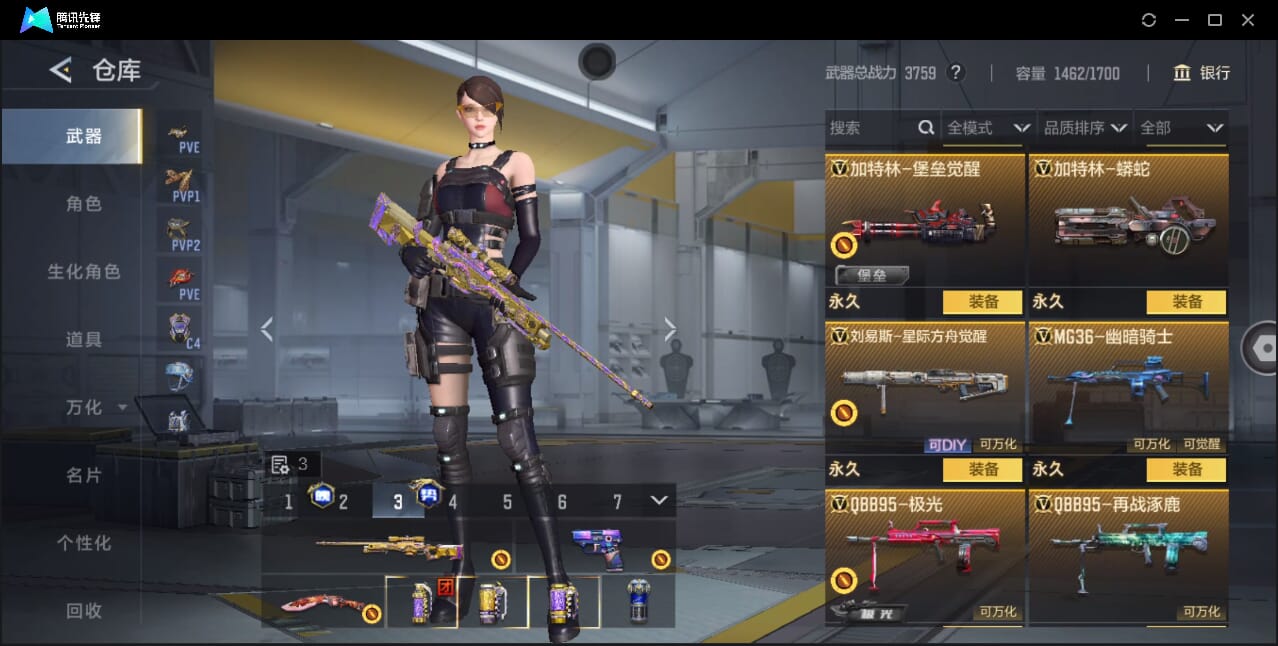
Task: Open the 全模式 mode dropdown
Action: coord(987,128)
